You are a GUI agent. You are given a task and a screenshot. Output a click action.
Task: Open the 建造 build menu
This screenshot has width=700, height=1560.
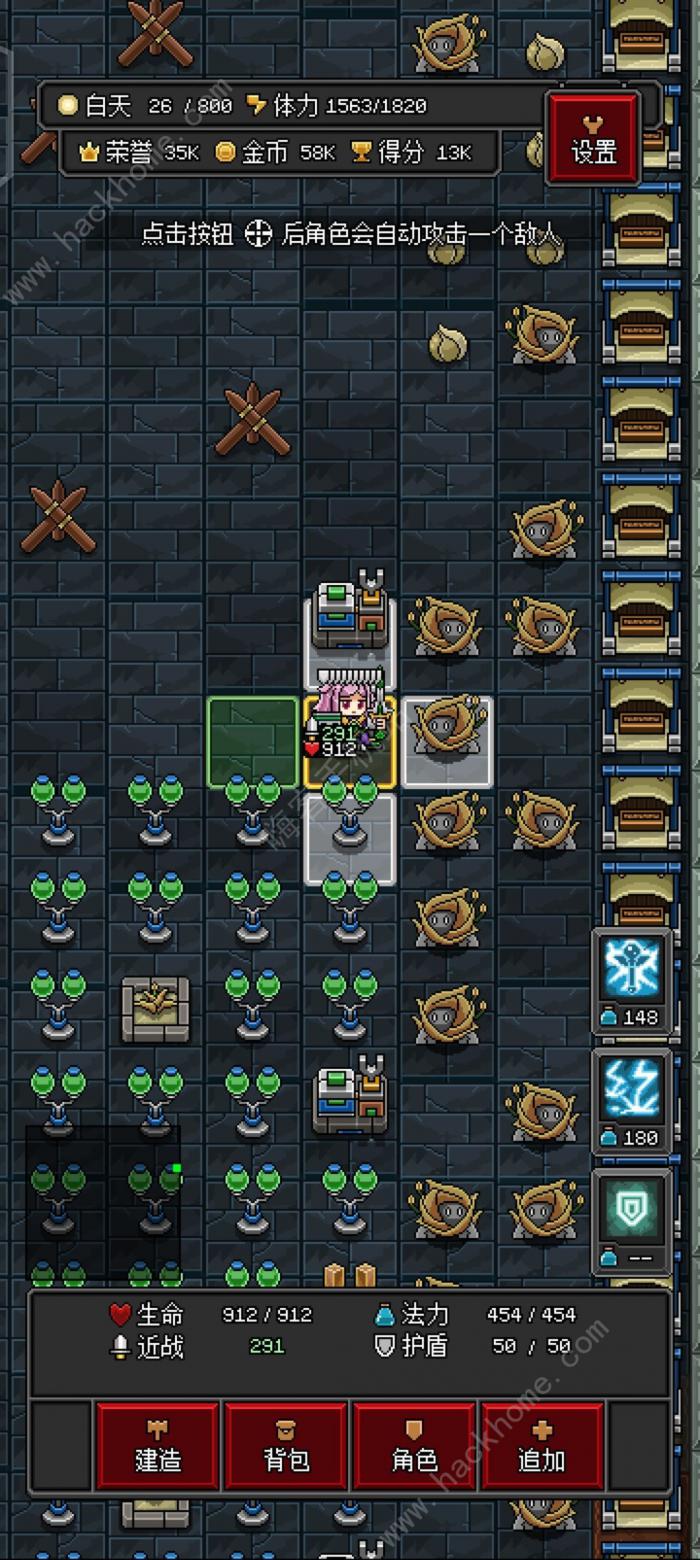(x=158, y=1445)
